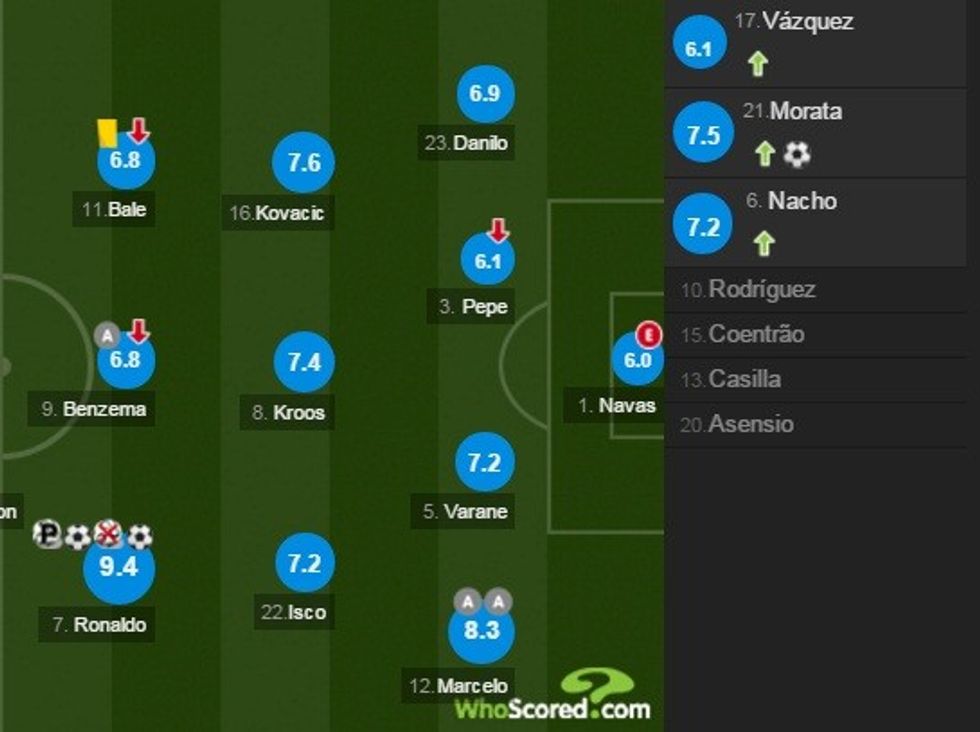The width and height of the screenshot is (980, 732).
Task: Open goalkeeper Navas's 6.0 rating
Action: coord(637,361)
